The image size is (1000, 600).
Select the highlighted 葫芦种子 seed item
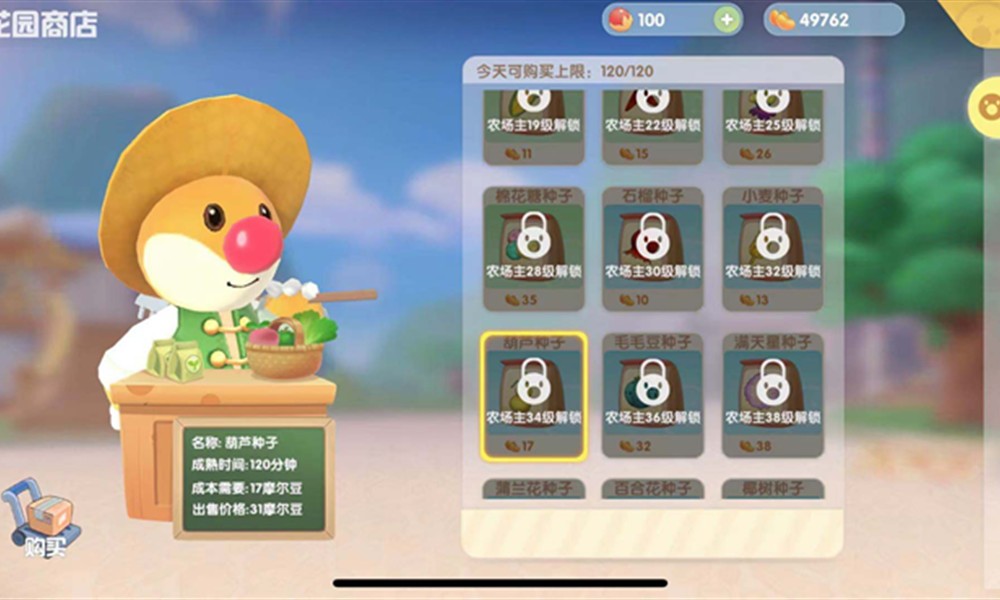click(x=533, y=396)
